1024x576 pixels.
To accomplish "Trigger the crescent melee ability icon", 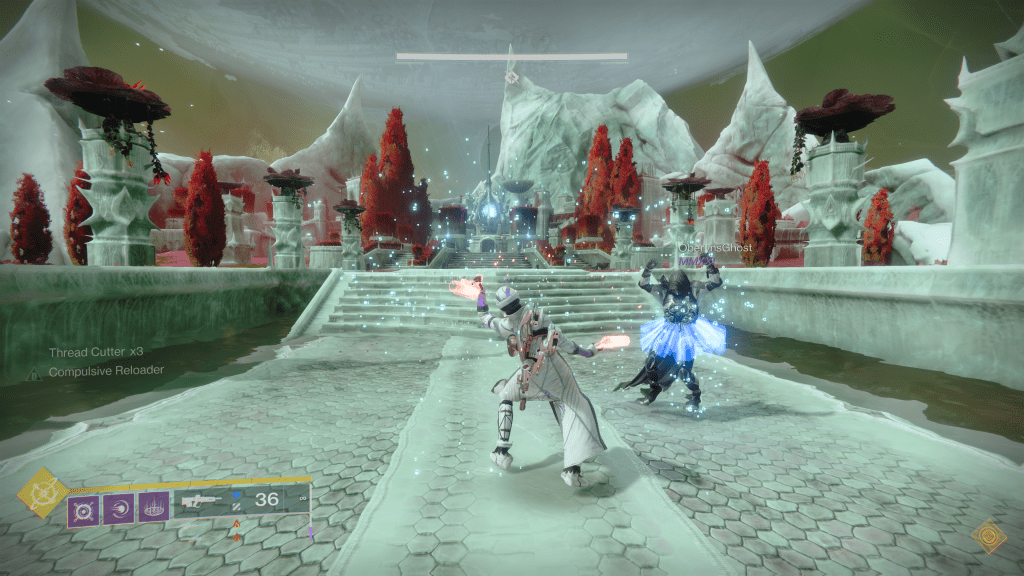I will pyautogui.click(x=118, y=510).
